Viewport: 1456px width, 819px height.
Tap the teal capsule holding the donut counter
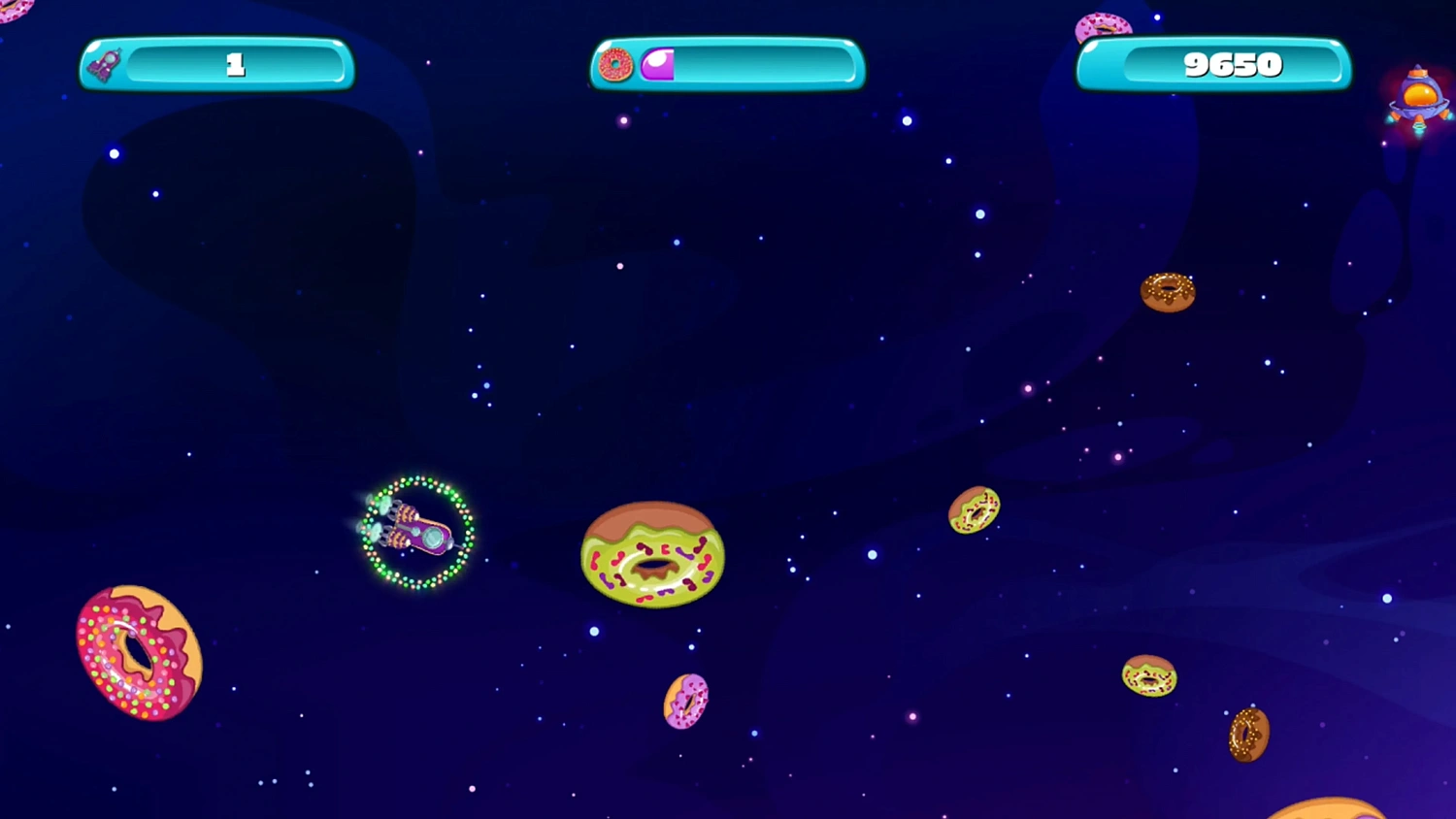(x=726, y=64)
